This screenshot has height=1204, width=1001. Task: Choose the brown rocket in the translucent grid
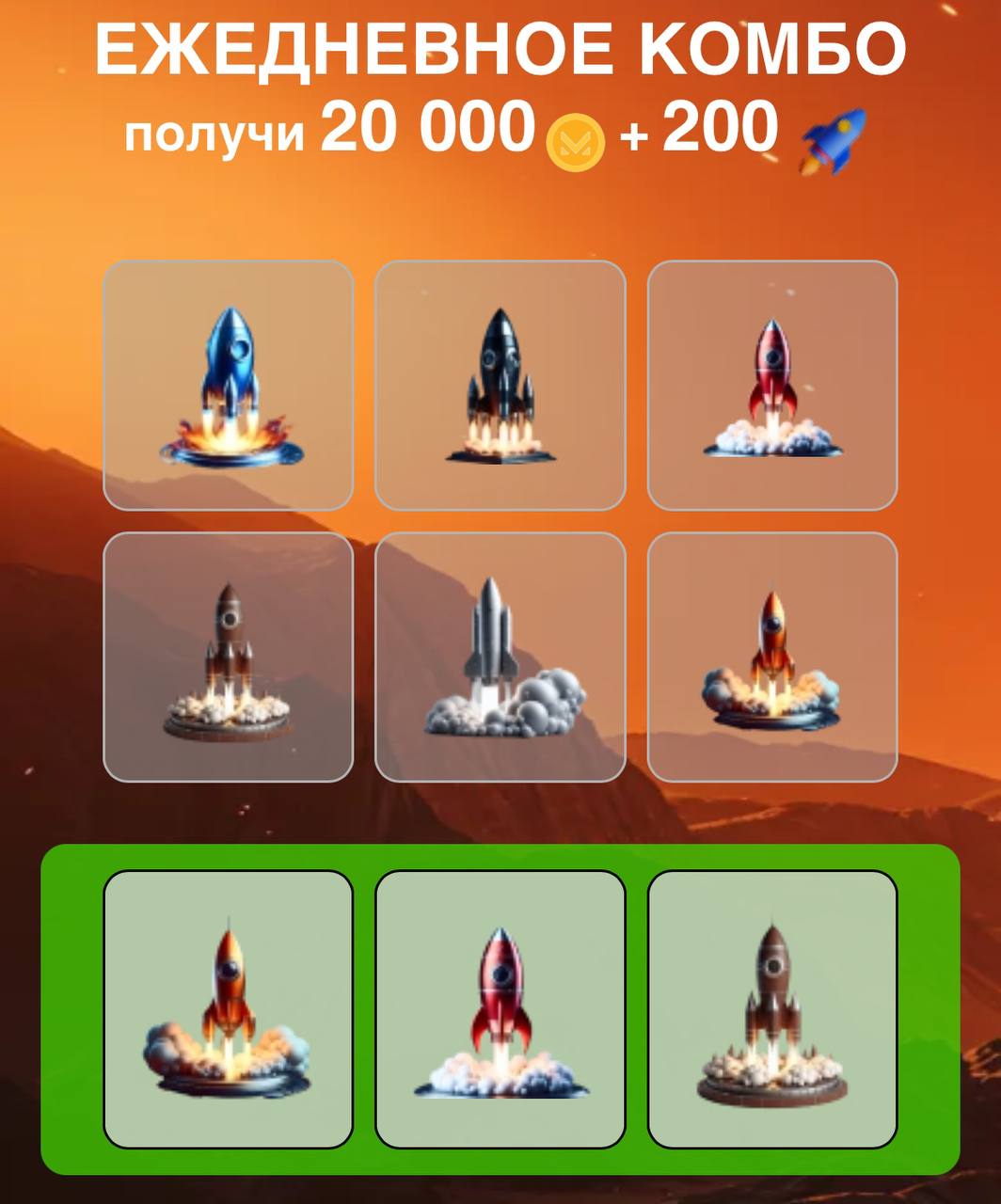229,657
